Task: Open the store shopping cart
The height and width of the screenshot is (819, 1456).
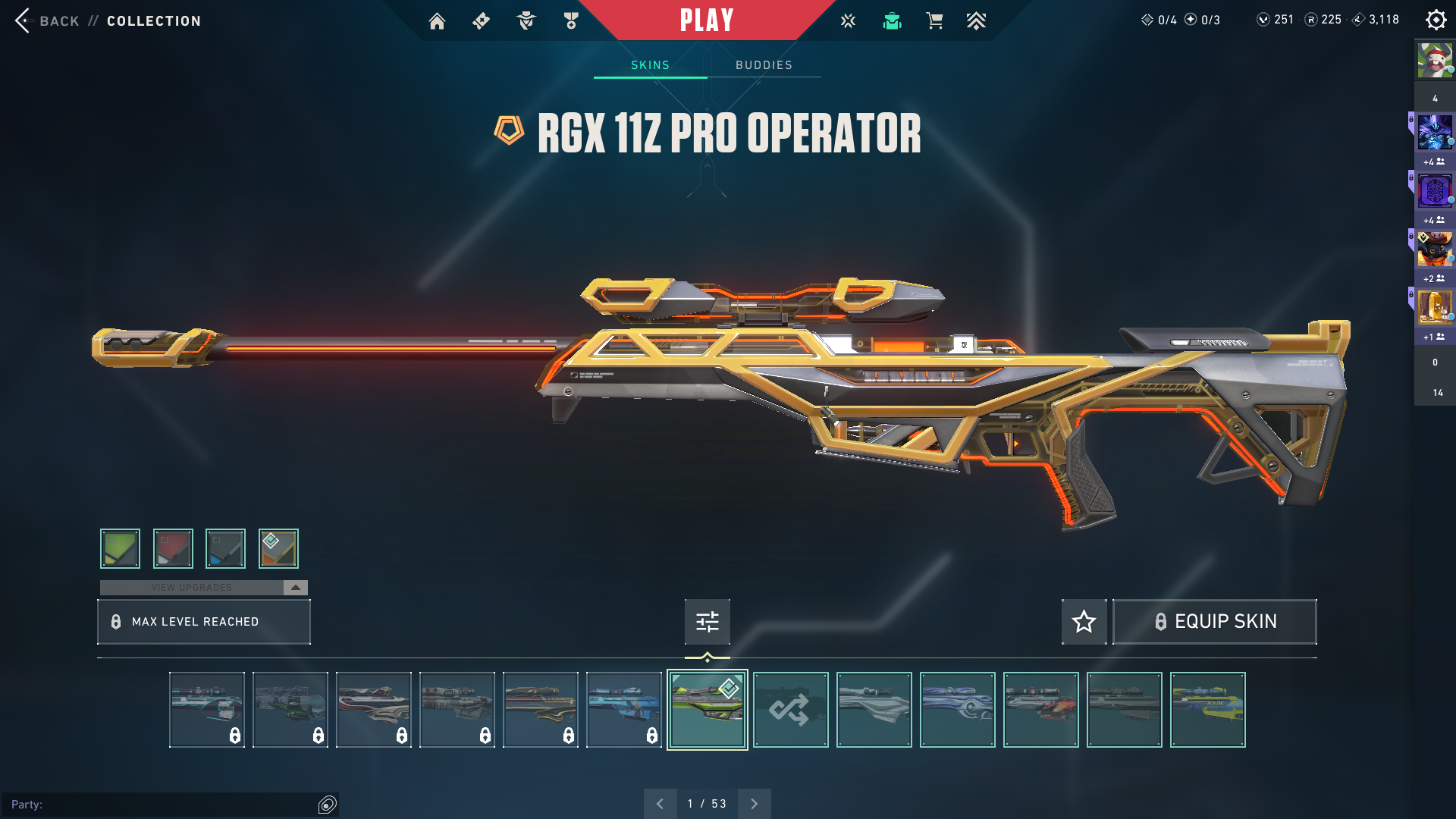Action: [934, 21]
